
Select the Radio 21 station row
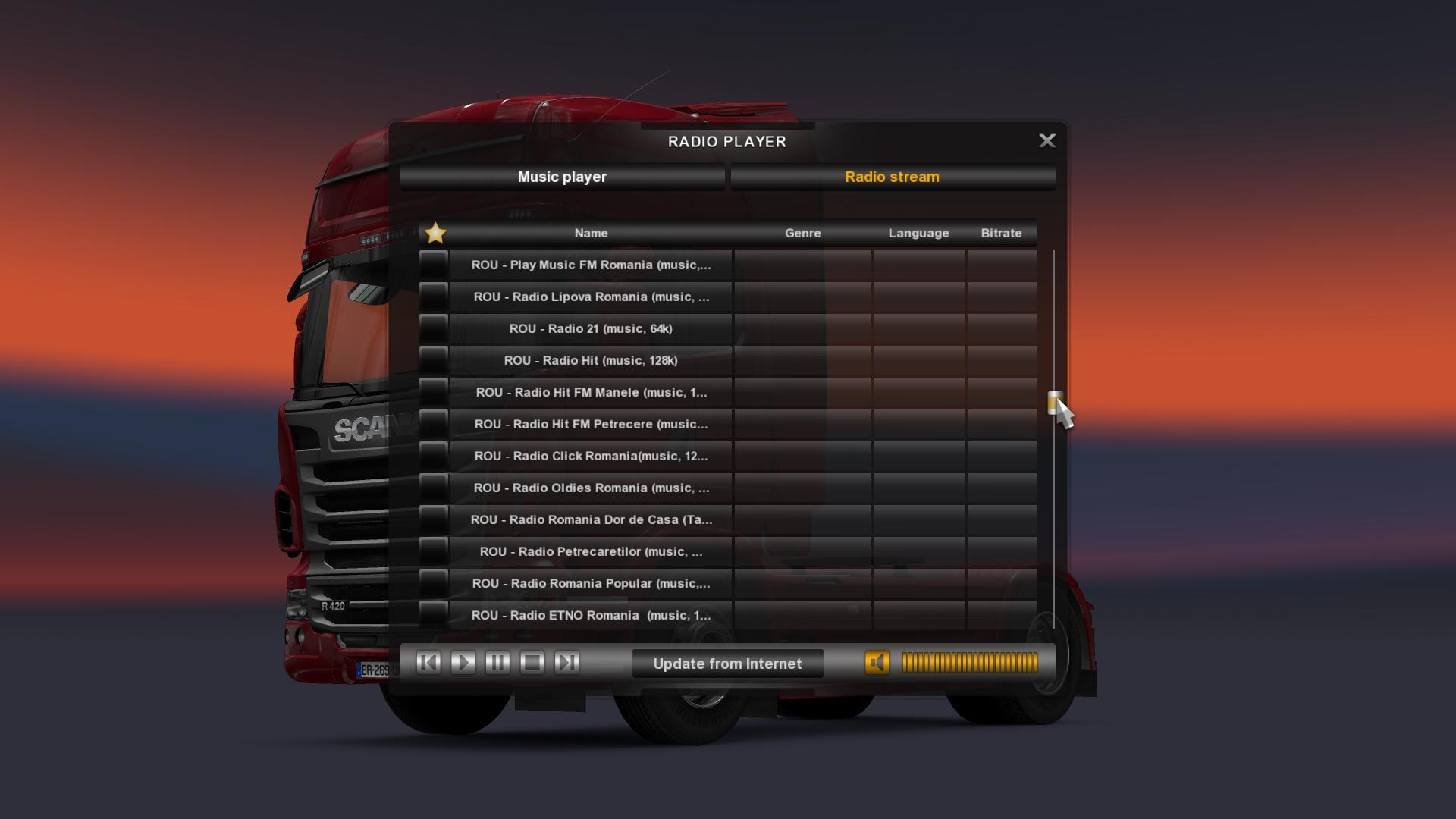(591, 329)
